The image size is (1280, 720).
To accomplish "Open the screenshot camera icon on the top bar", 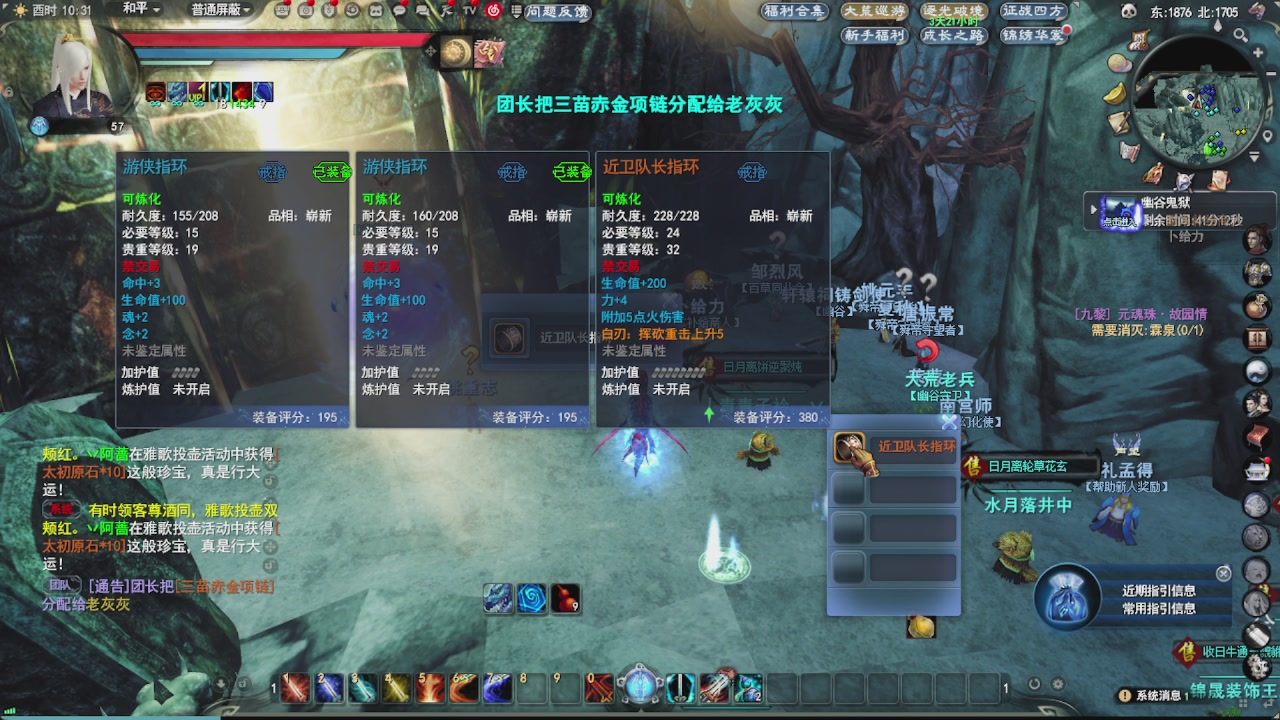I will (306, 11).
